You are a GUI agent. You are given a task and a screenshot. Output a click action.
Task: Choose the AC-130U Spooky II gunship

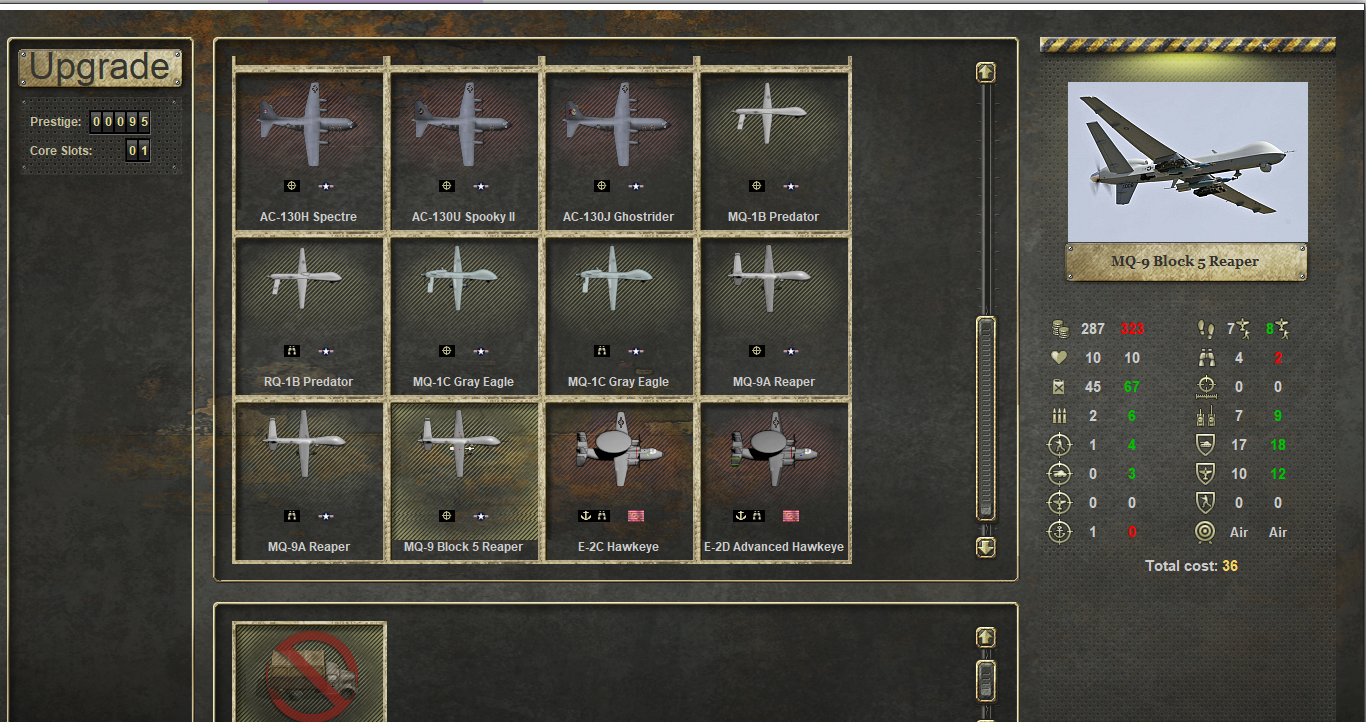click(x=463, y=150)
